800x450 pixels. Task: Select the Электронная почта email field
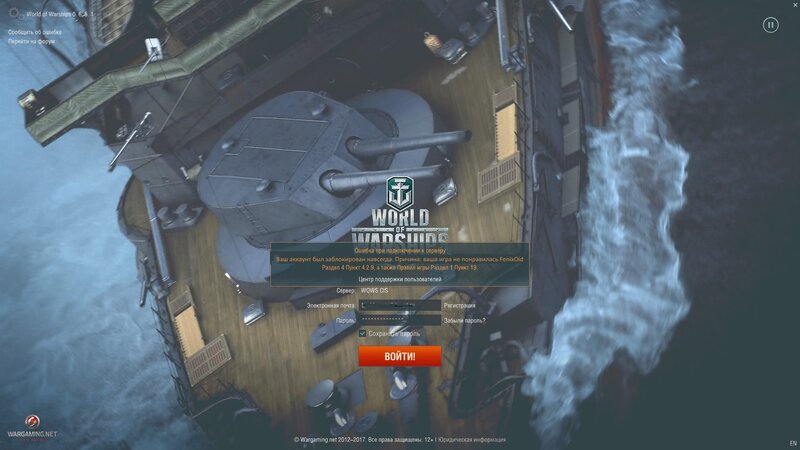(x=399, y=305)
